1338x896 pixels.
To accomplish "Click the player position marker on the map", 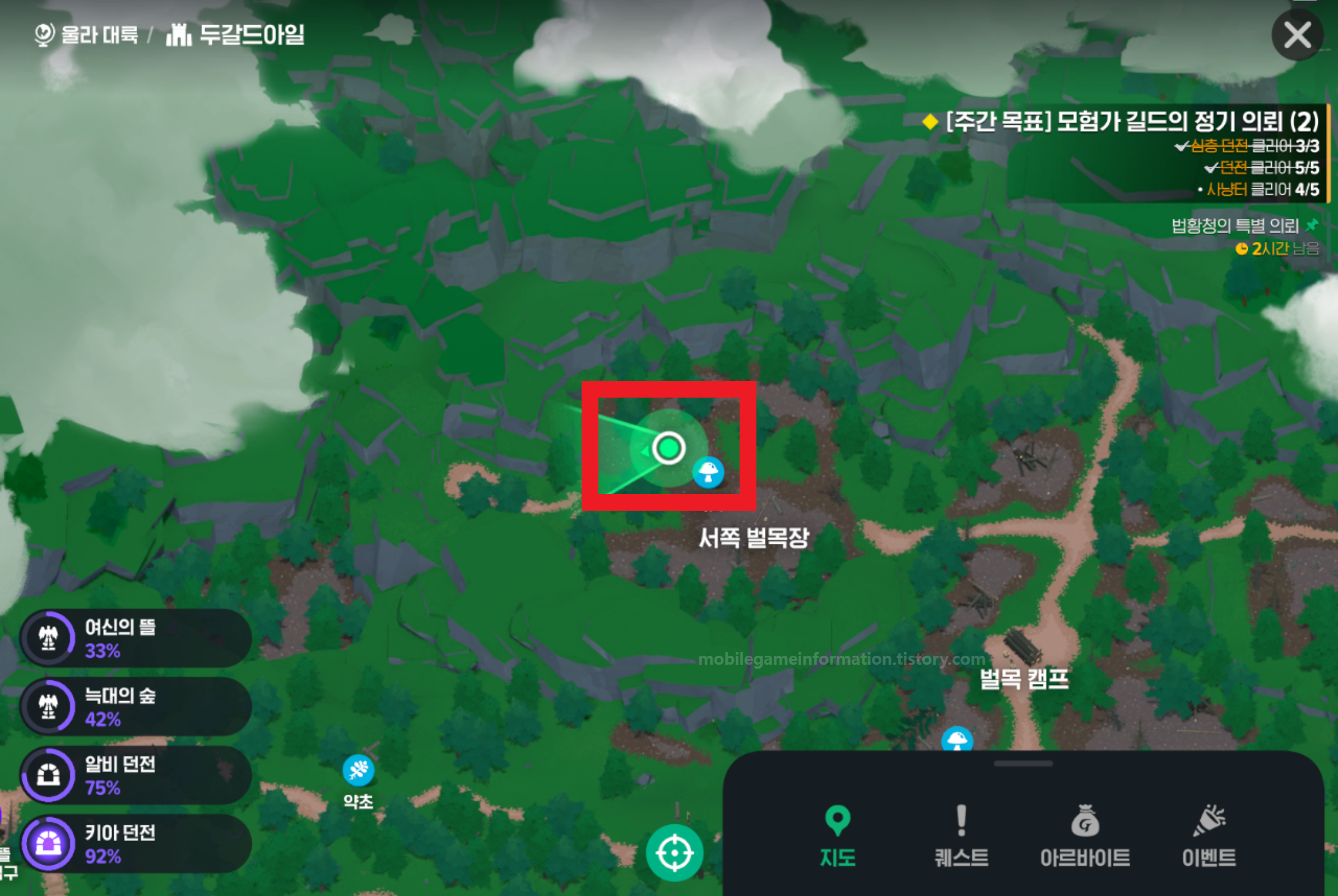I will tap(669, 449).
